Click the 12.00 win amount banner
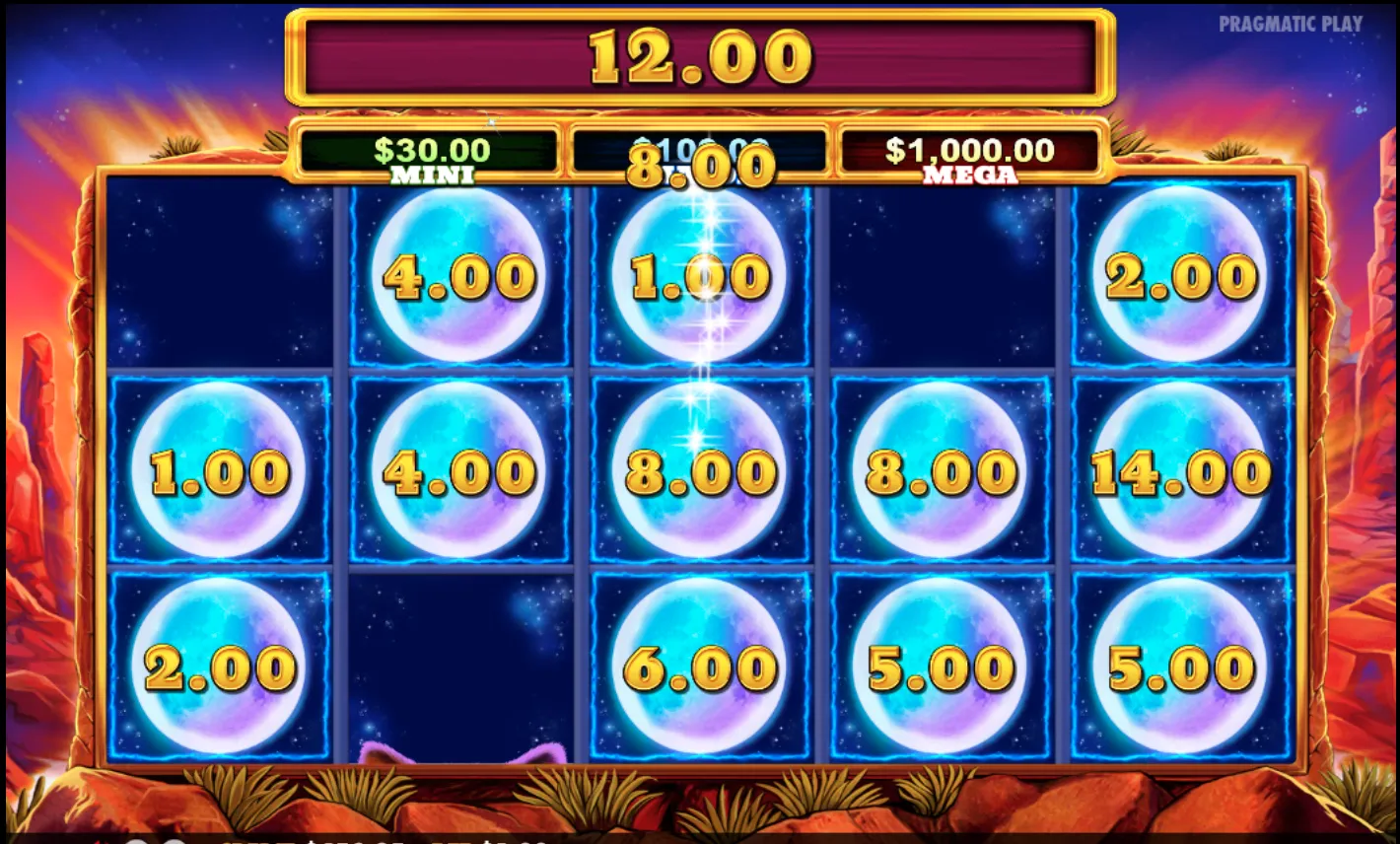 click(x=700, y=55)
